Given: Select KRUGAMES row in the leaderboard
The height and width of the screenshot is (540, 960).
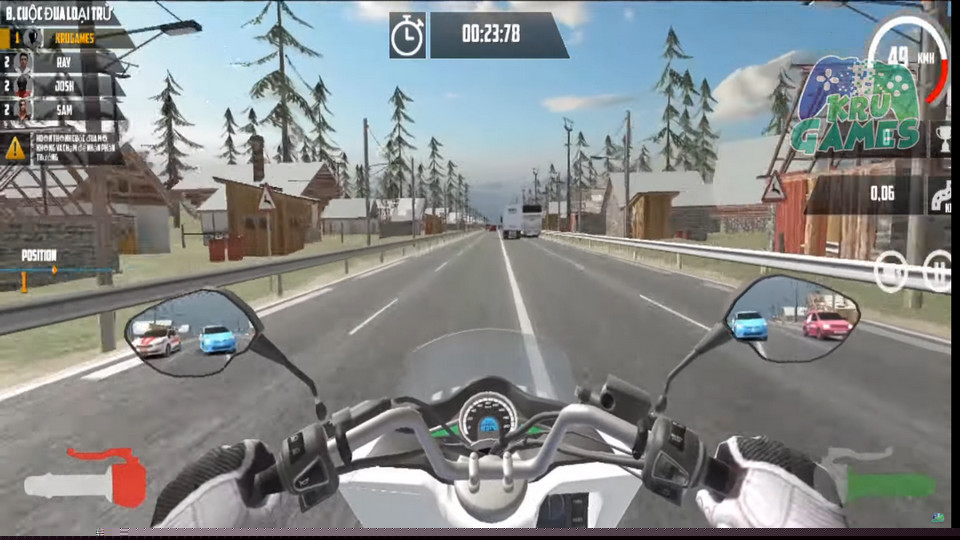Looking at the screenshot, I should coord(66,37).
